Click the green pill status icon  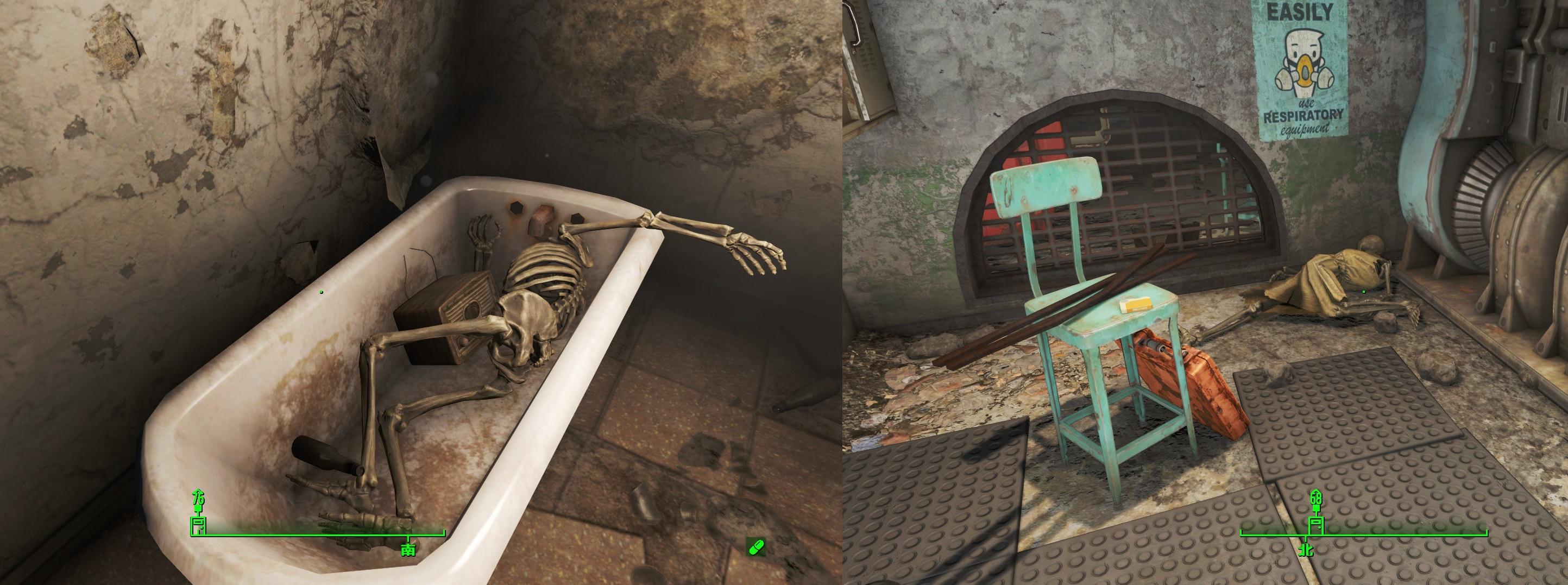756,548
